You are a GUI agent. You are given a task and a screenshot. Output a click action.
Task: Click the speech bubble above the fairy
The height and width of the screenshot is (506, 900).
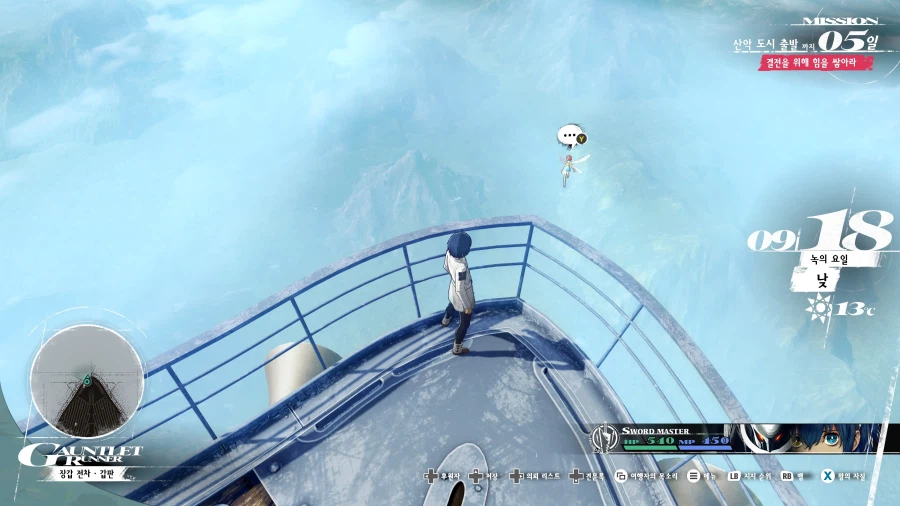(x=570, y=135)
